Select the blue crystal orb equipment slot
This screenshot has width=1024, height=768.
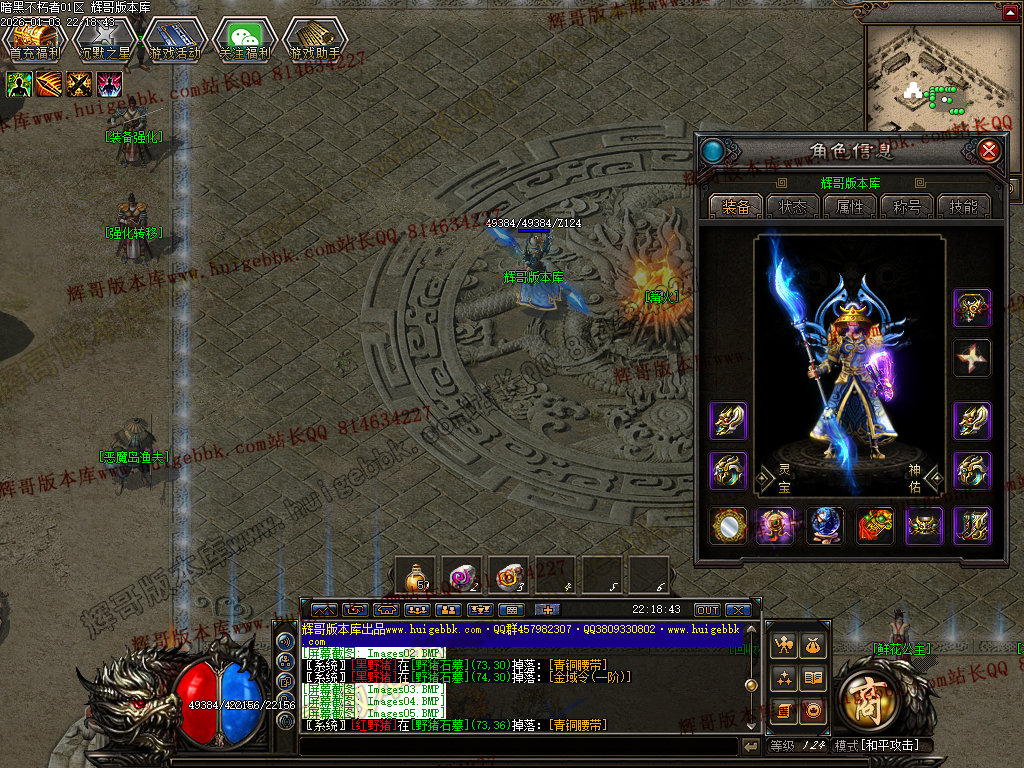click(825, 526)
